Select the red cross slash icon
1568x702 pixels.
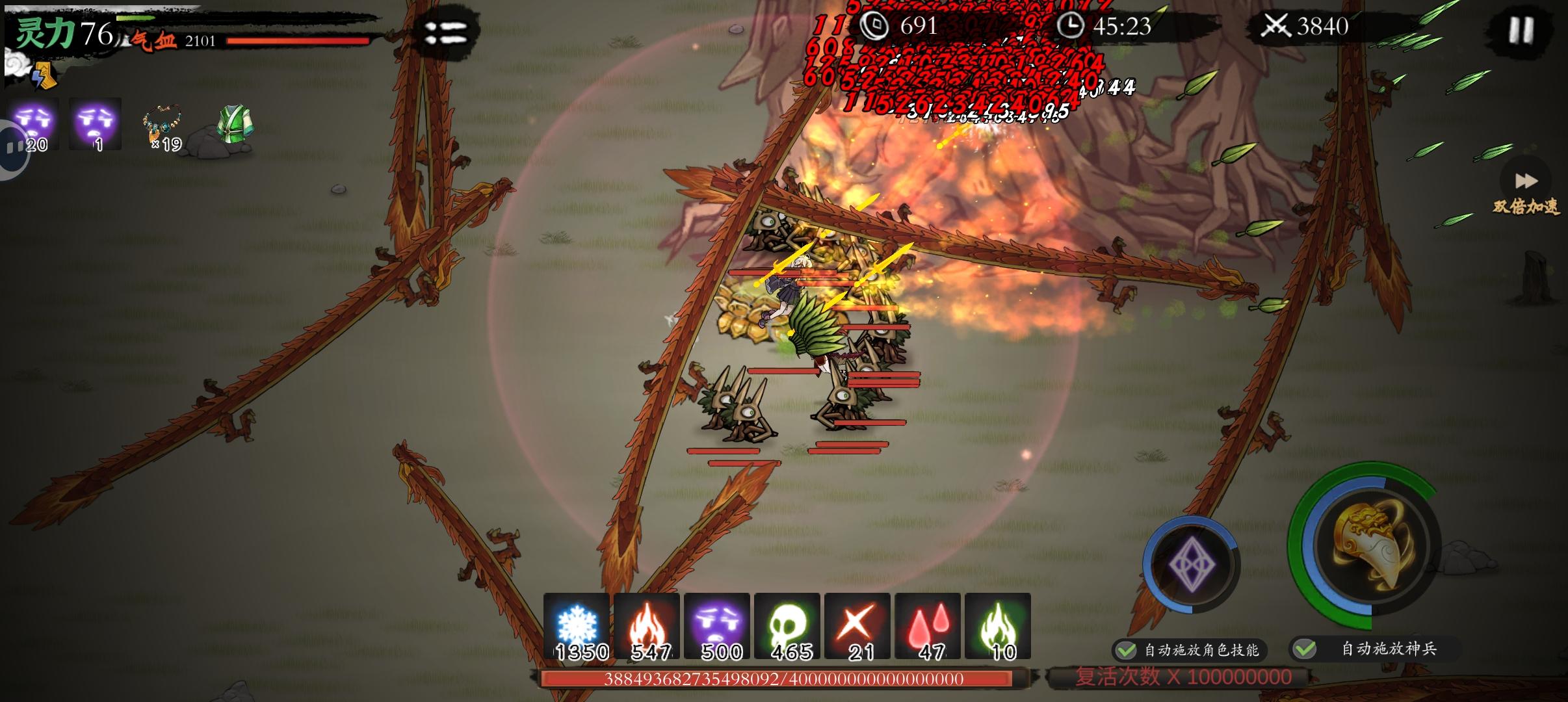[857, 625]
